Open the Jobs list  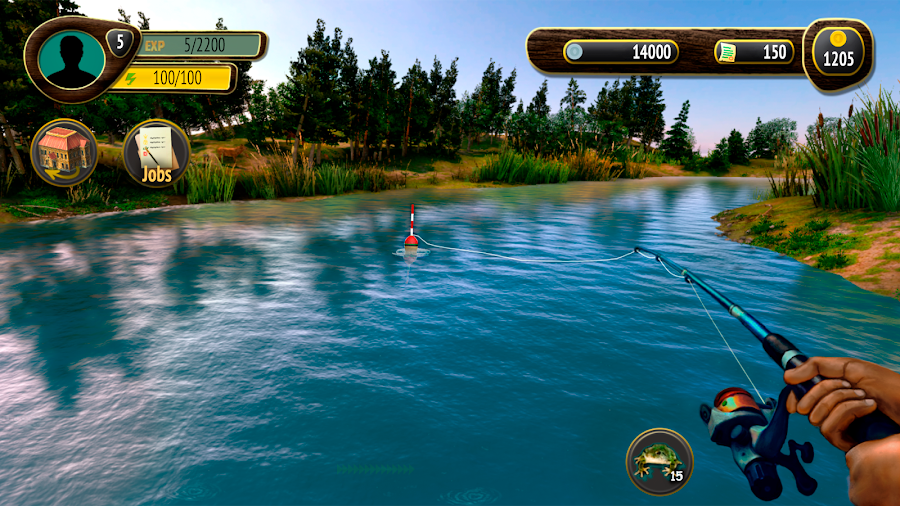coord(156,153)
